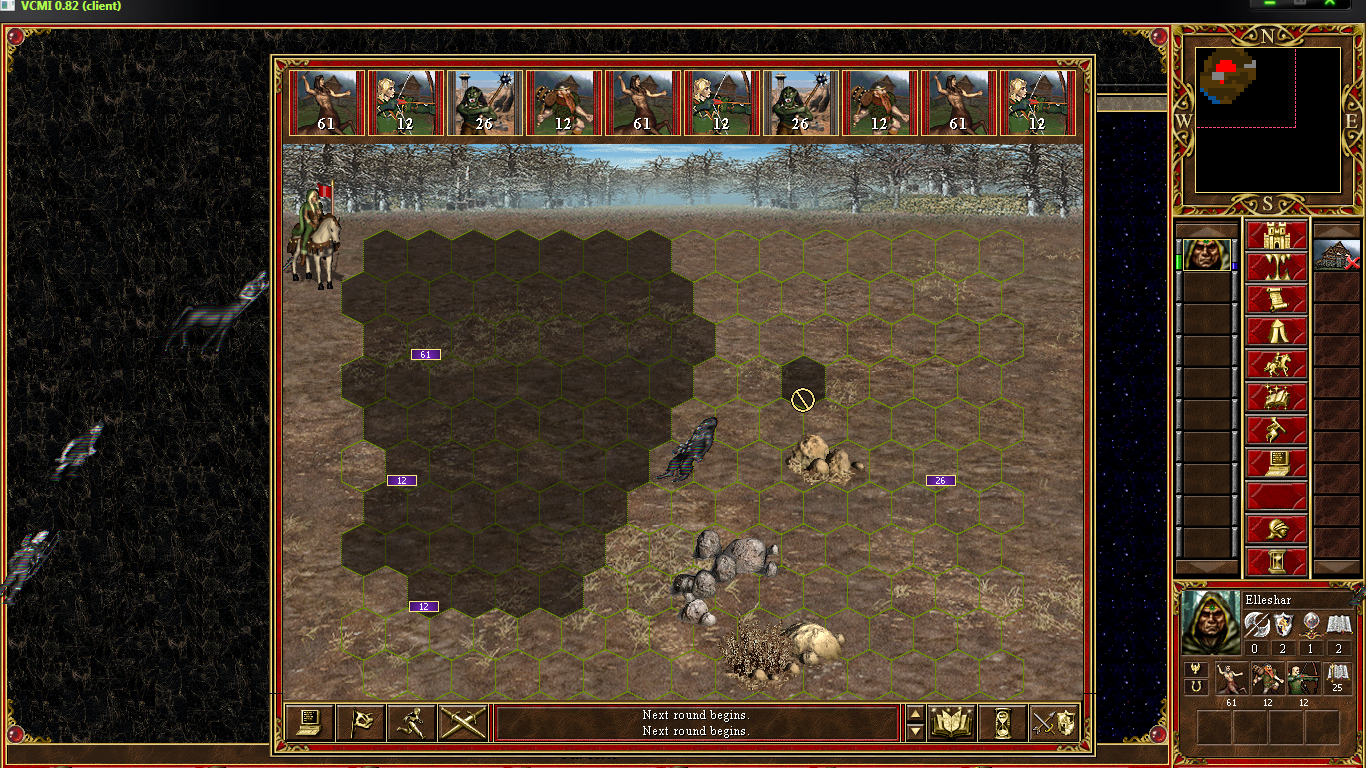Screen dimensions: 1366x768
Task: Select the scroll quest log button
Action: tap(1276, 301)
